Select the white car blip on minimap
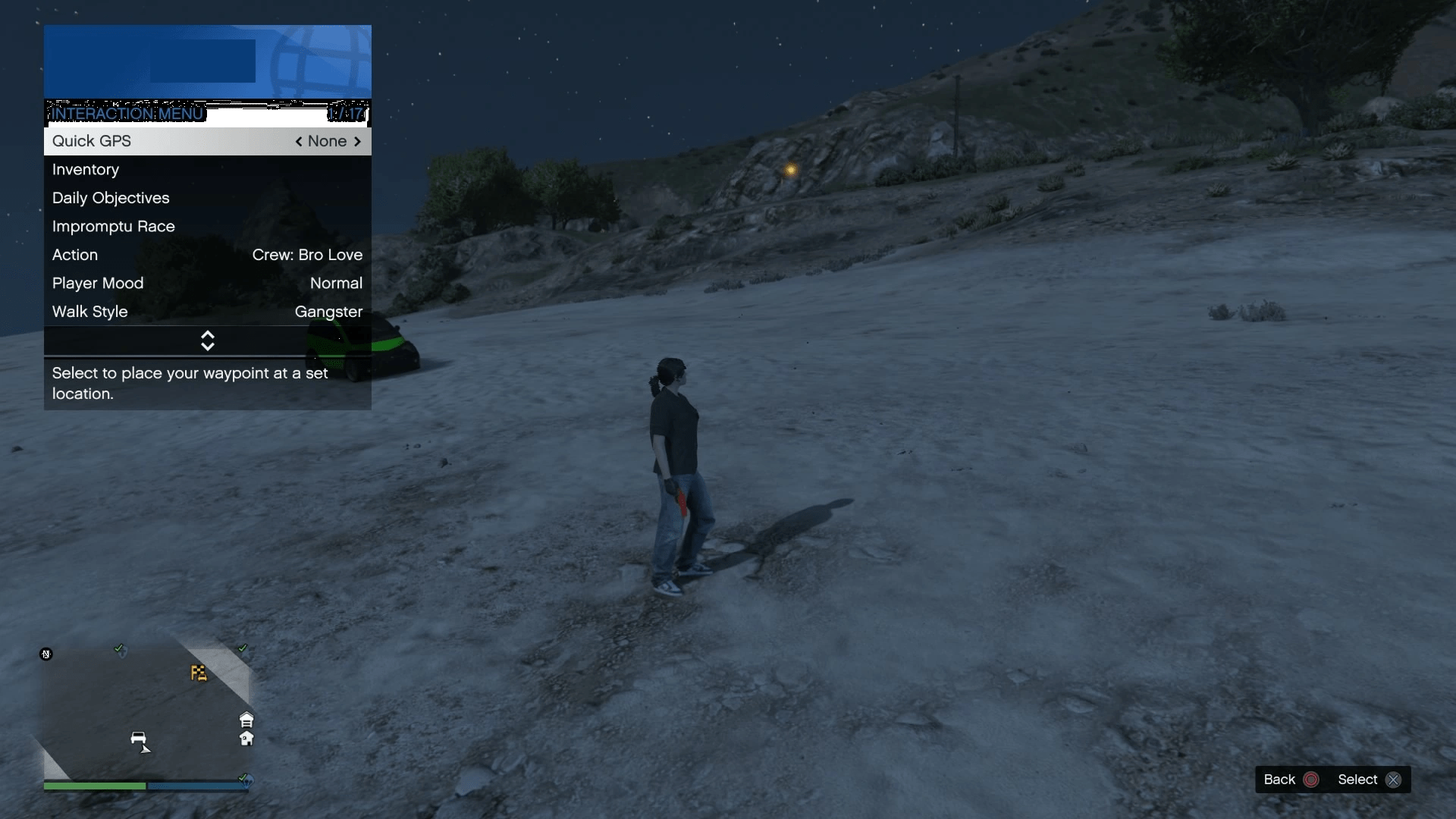This screenshot has height=819, width=1456. 138,738
